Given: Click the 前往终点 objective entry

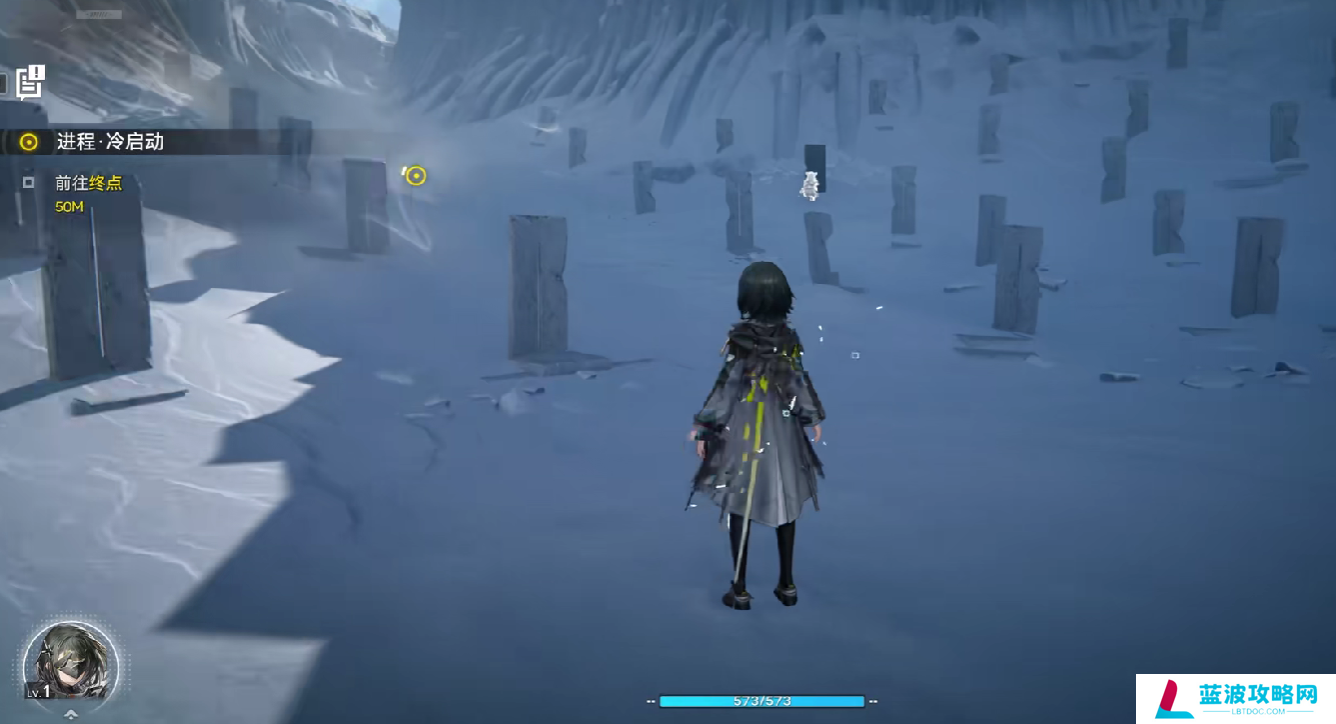Looking at the screenshot, I should point(89,183).
